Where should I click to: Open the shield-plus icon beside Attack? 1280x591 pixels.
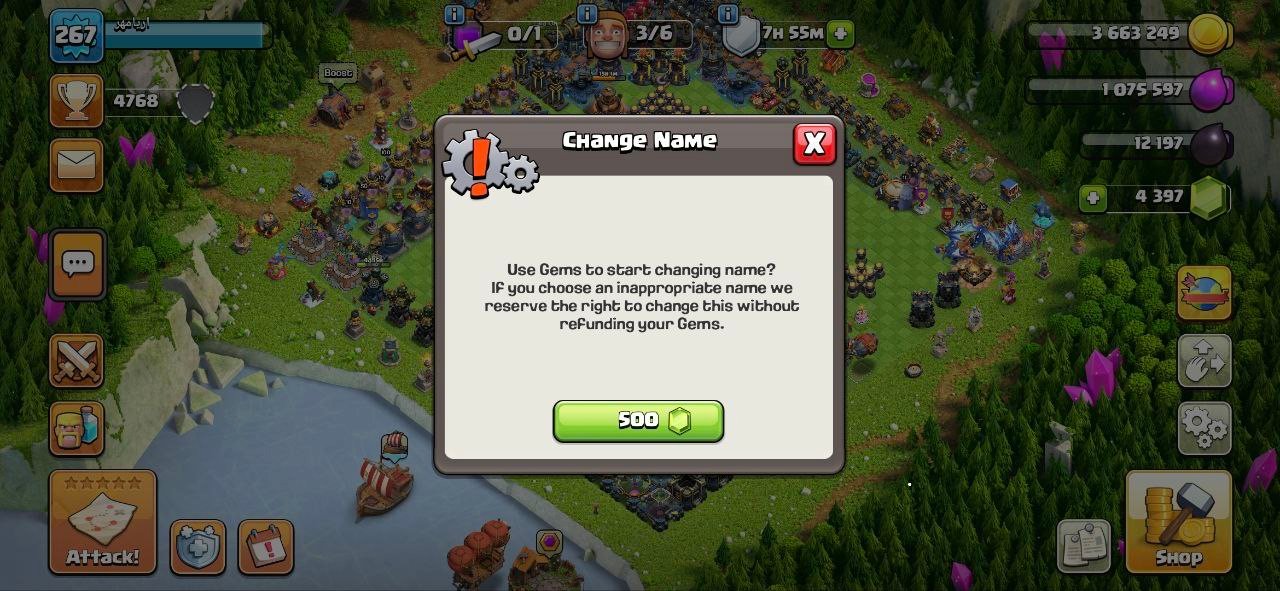click(197, 547)
